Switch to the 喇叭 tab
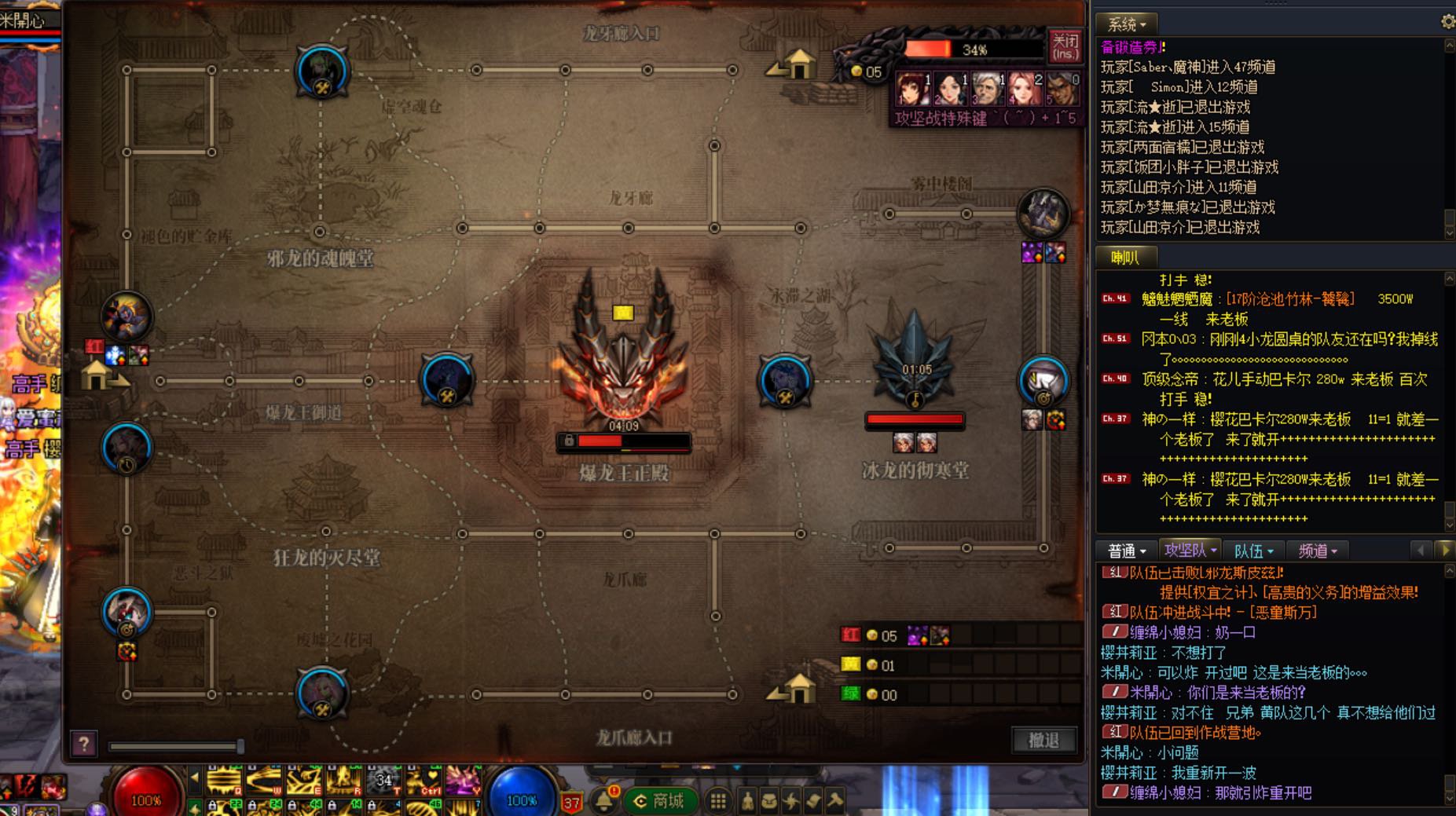The image size is (1456, 816). [x=1125, y=257]
